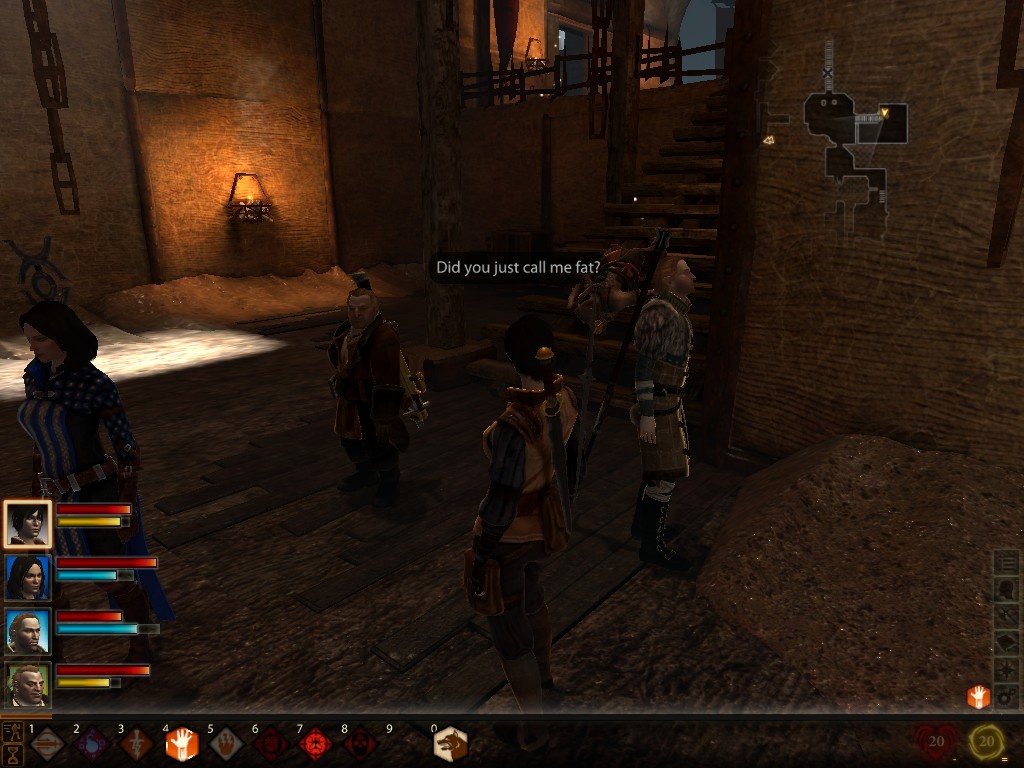Use the purple flask ability in slot 2
Viewport: 1024px width, 768px height.
(x=91, y=744)
